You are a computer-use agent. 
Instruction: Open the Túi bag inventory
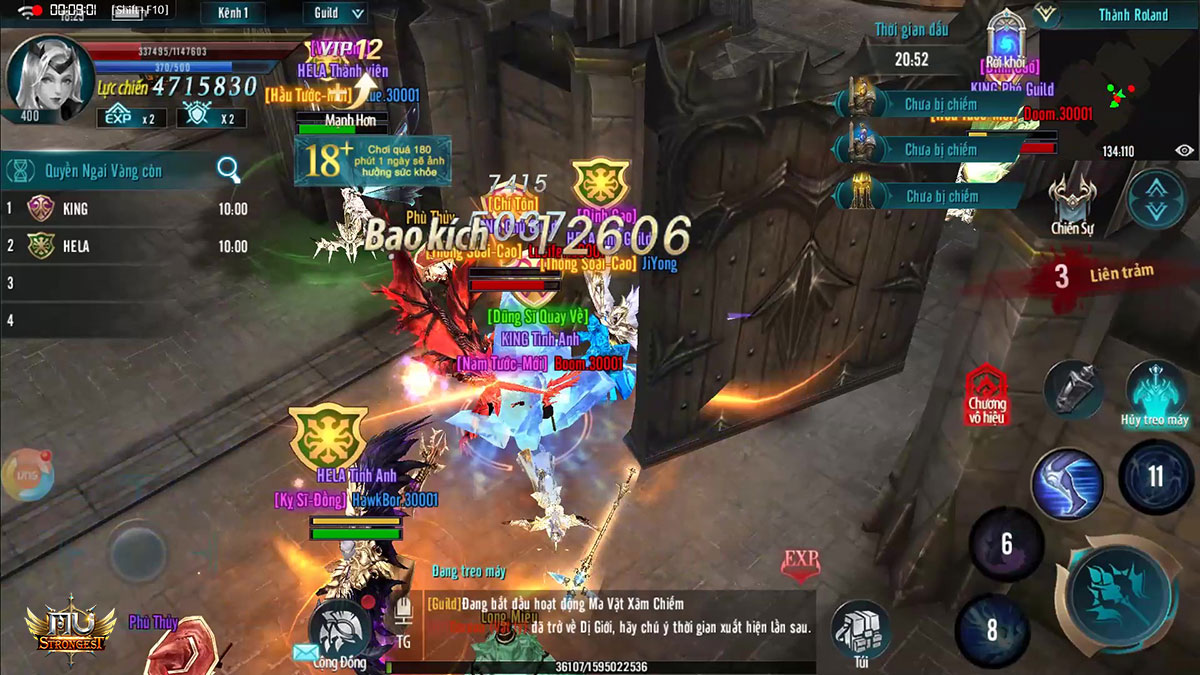(860, 630)
